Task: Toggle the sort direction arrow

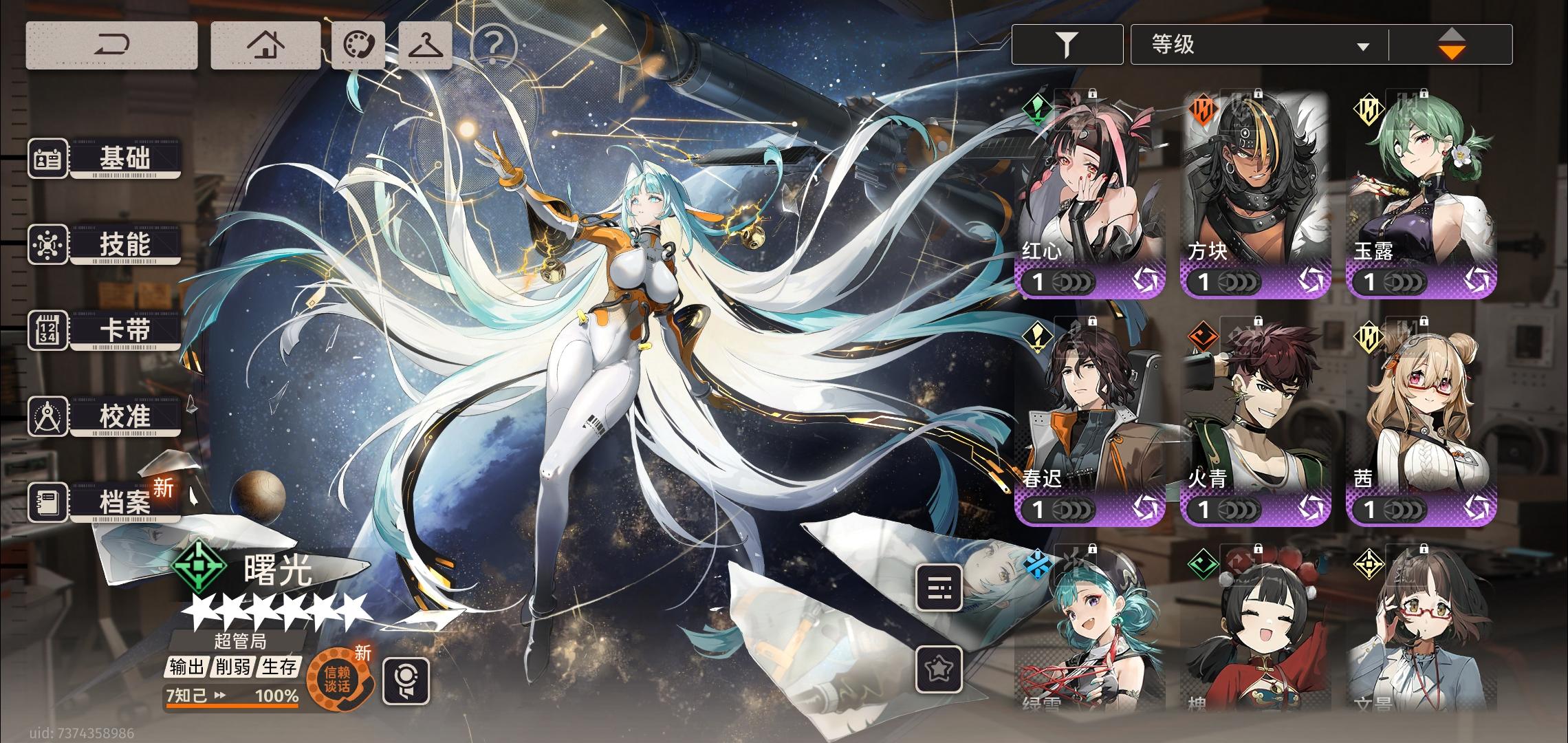Action: [x=1453, y=44]
